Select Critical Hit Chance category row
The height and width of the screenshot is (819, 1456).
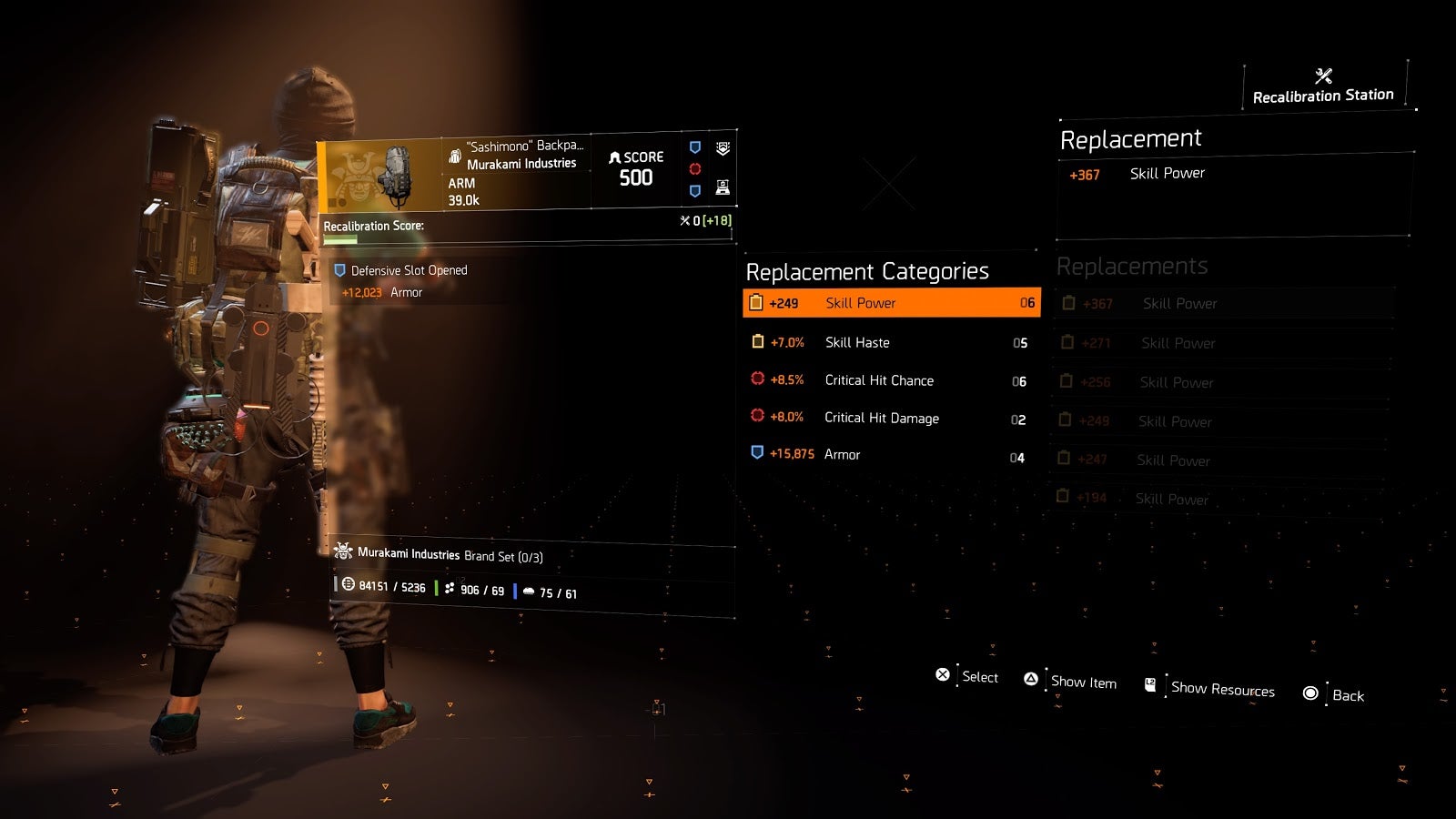pyautogui.click(x=890, y=380)
